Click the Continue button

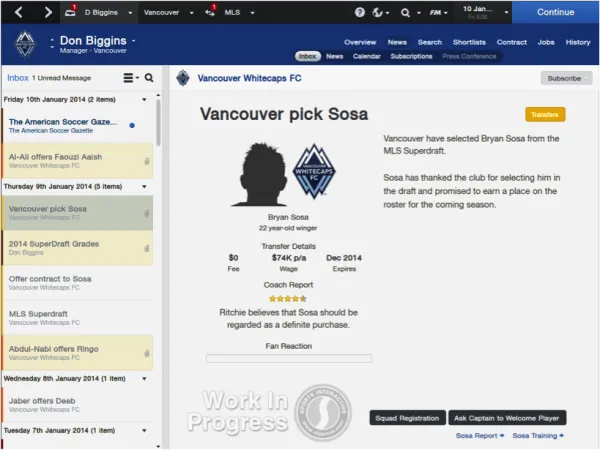pos(555,12)
